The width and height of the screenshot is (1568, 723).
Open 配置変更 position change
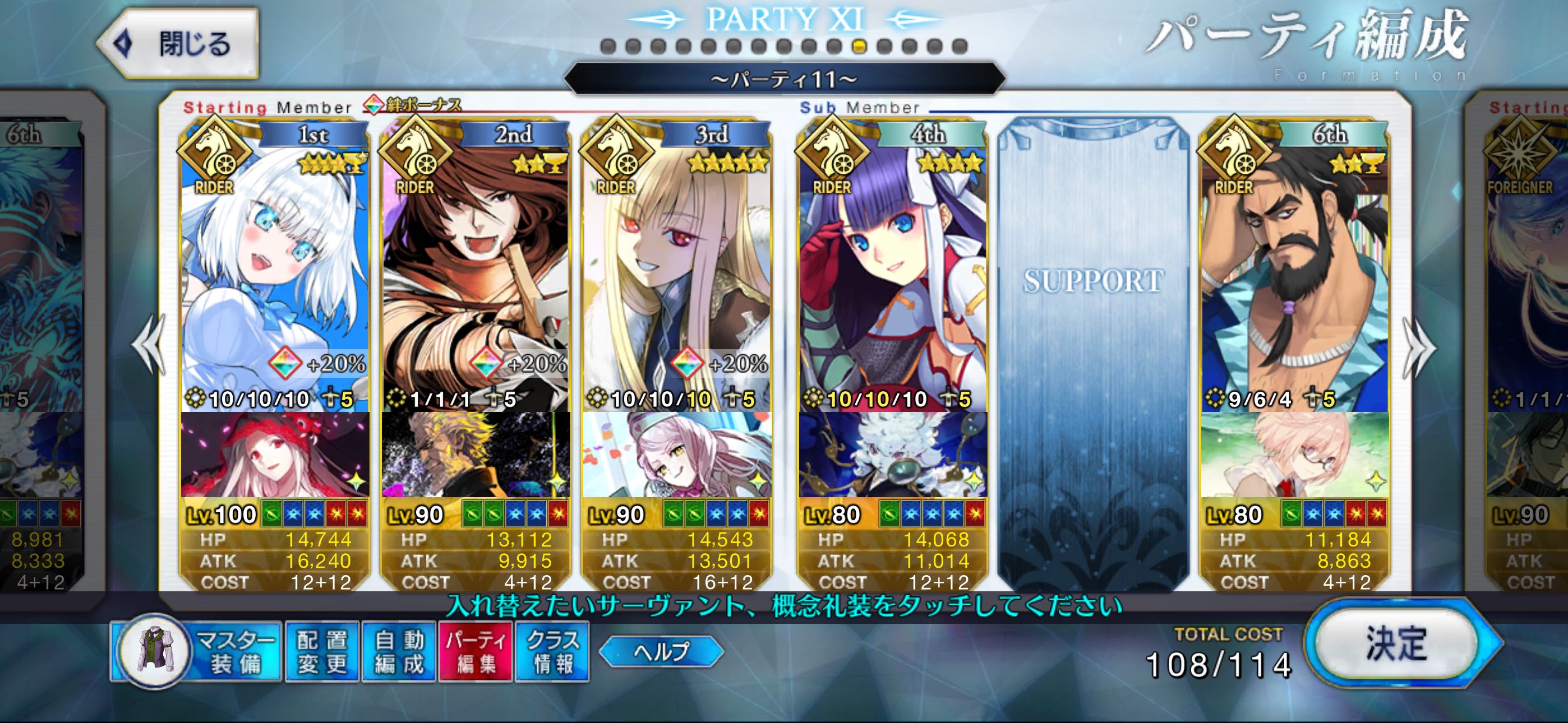[x=322, y=651]
